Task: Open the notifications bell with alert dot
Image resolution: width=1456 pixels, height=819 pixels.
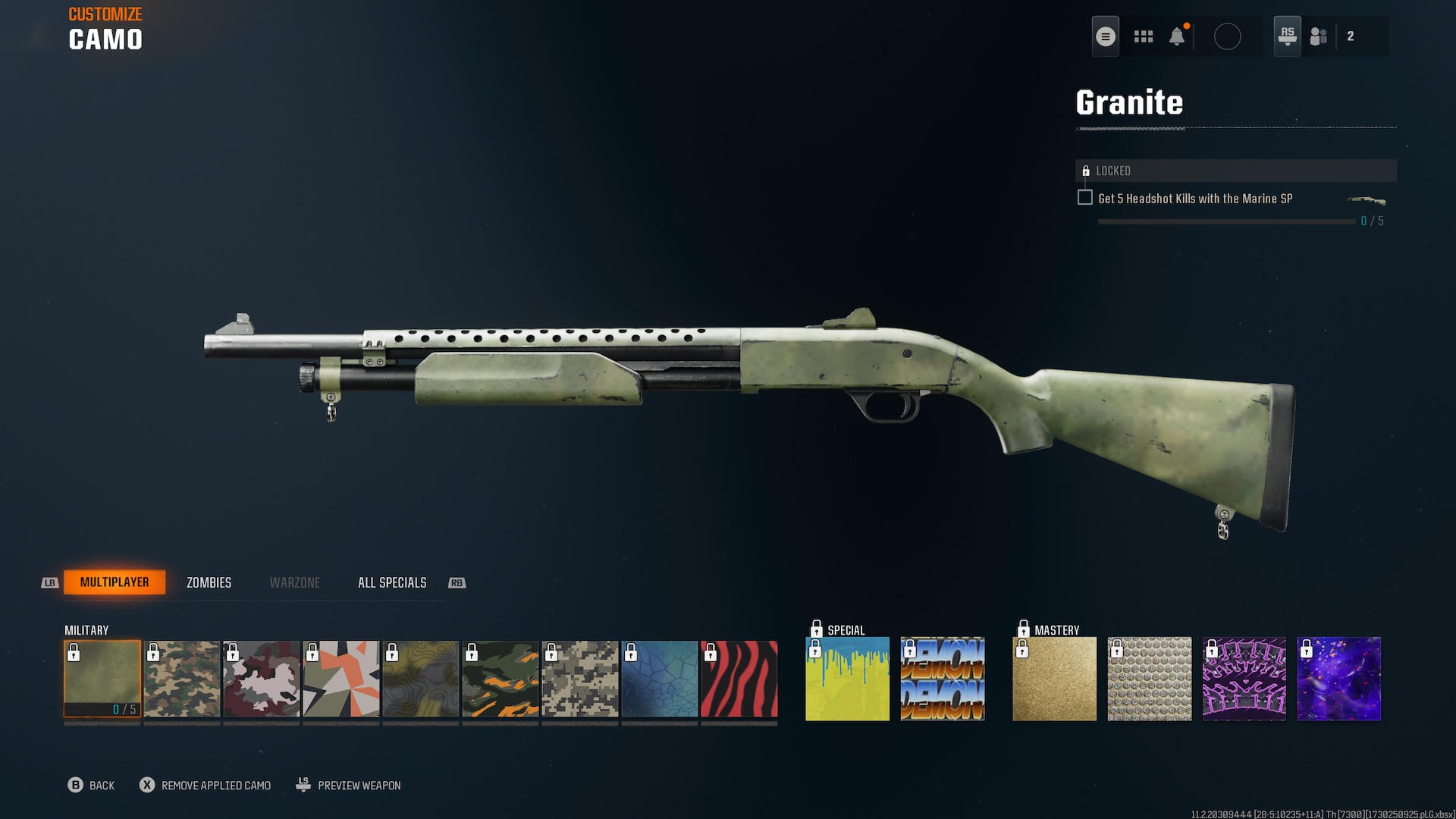Action: (x=1178, y=36)
